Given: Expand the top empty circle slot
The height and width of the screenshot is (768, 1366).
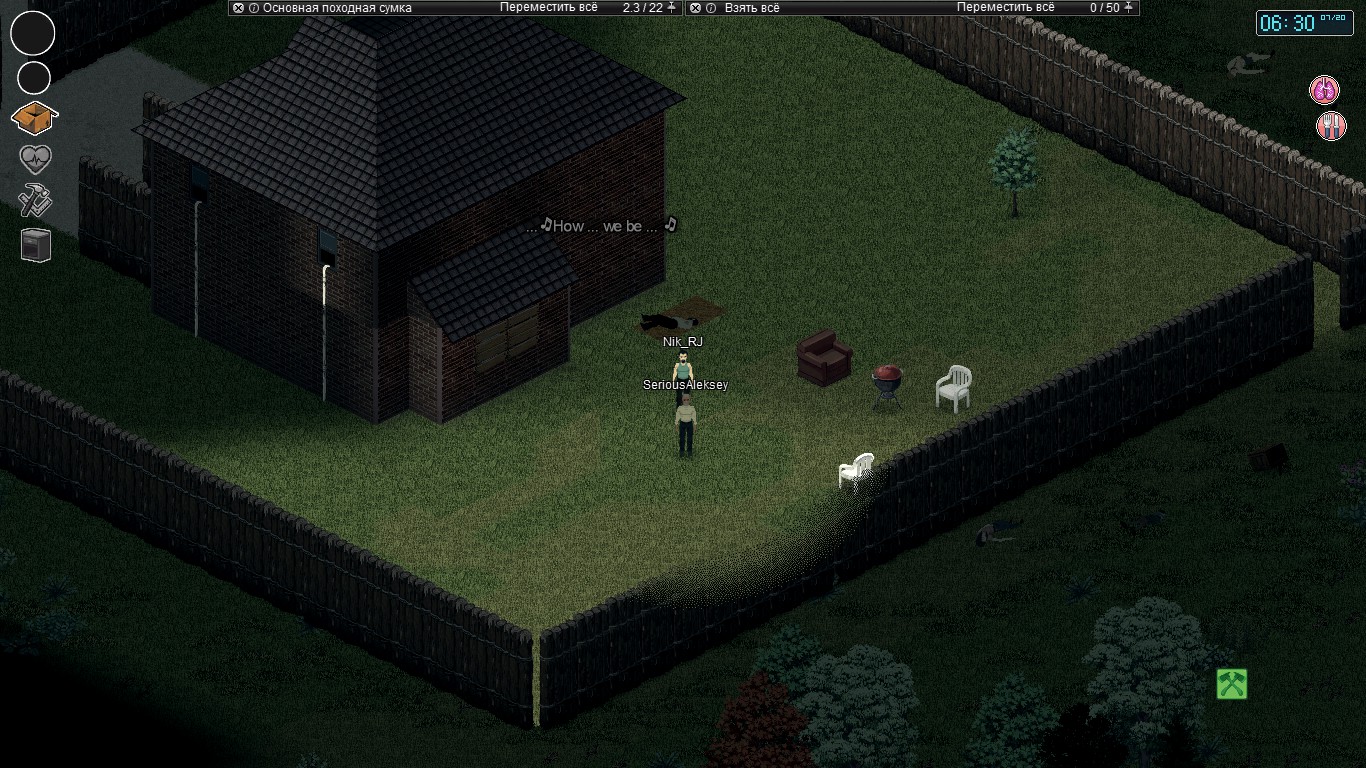Looking at the screenshot, I should (x=33, y=33).
